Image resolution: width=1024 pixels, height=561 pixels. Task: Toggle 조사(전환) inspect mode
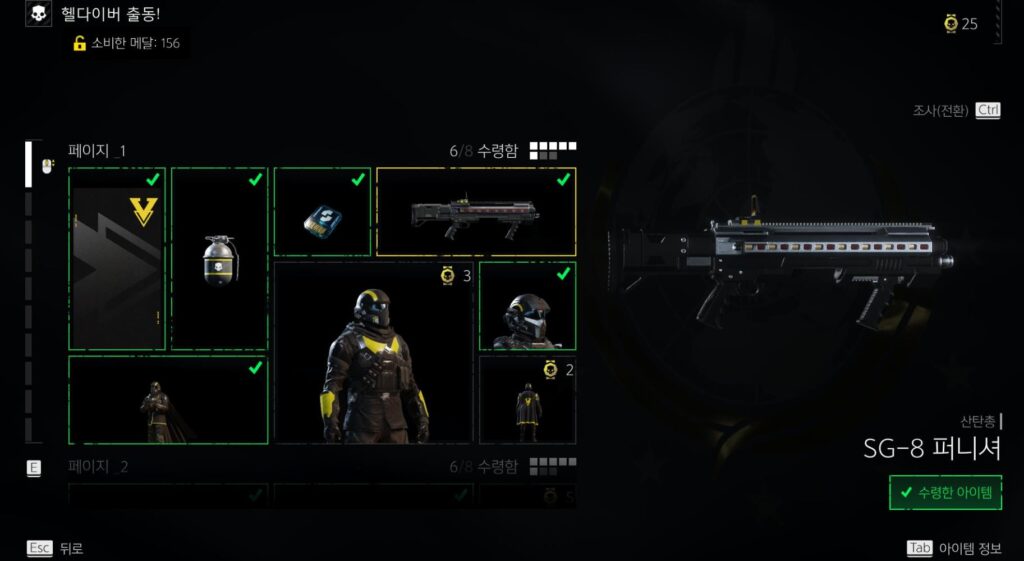956,110
